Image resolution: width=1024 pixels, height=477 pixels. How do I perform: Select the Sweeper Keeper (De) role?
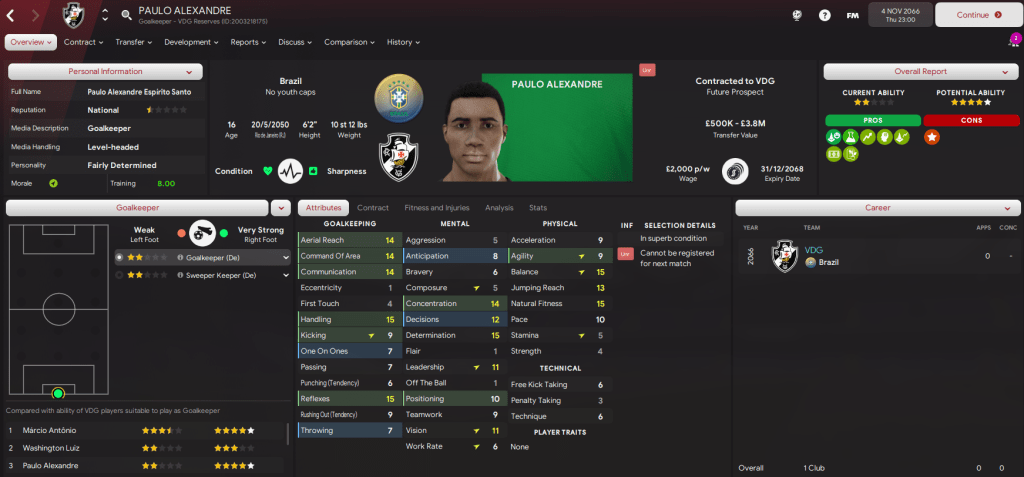(x=219, y=273)
